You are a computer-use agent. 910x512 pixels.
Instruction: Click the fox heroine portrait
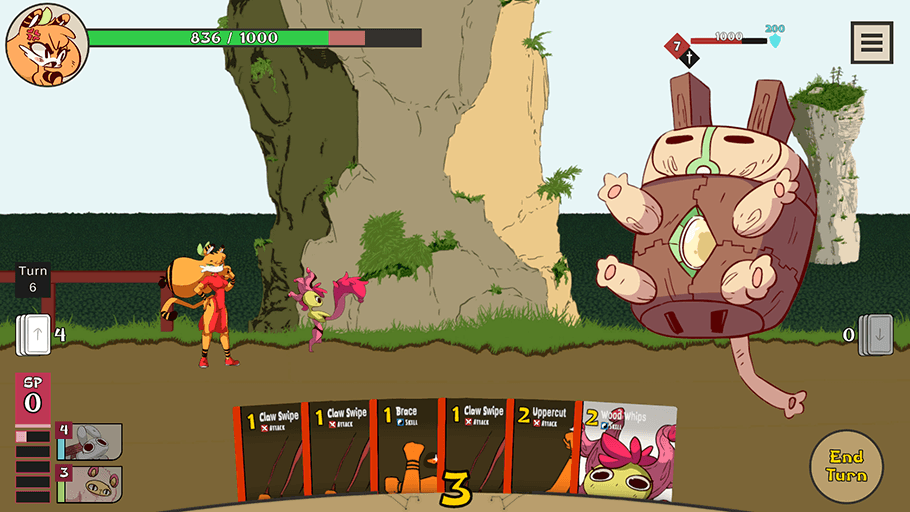46,44
